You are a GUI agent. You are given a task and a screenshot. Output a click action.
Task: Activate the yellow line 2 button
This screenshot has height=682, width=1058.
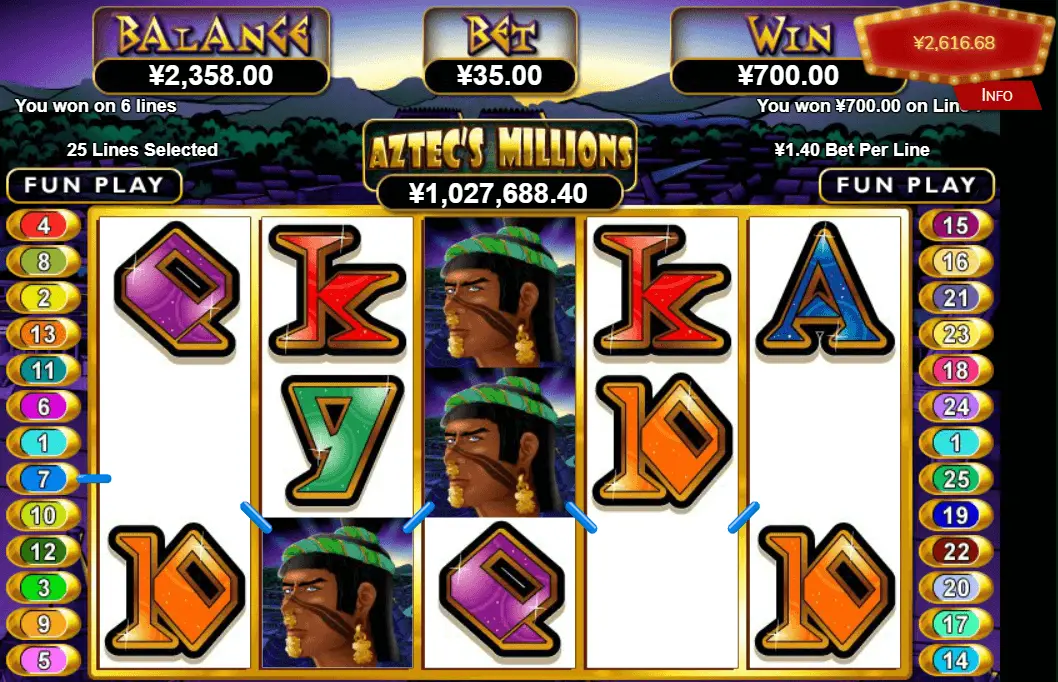point(43,298)
